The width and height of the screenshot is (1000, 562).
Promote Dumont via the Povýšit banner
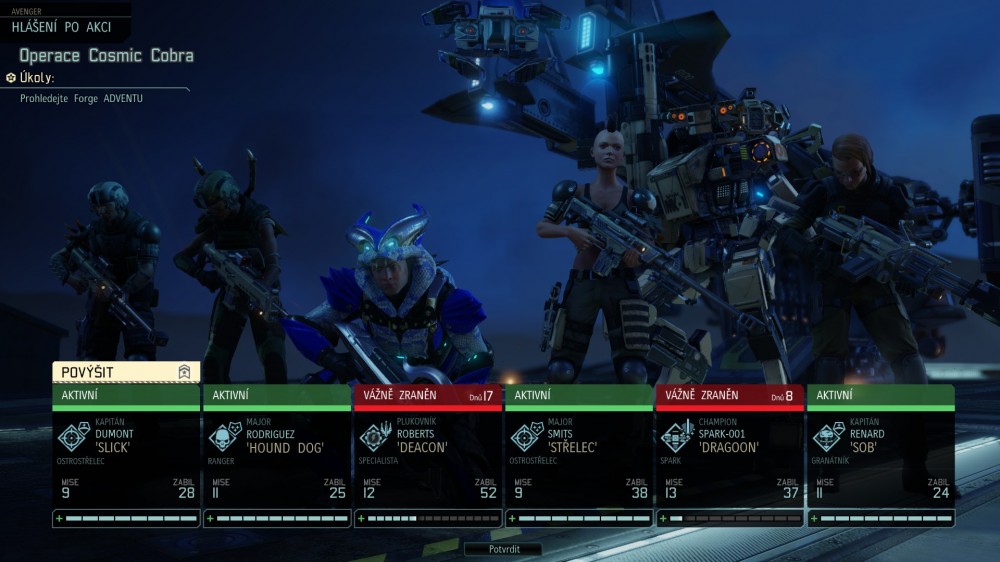click(126, 372)
